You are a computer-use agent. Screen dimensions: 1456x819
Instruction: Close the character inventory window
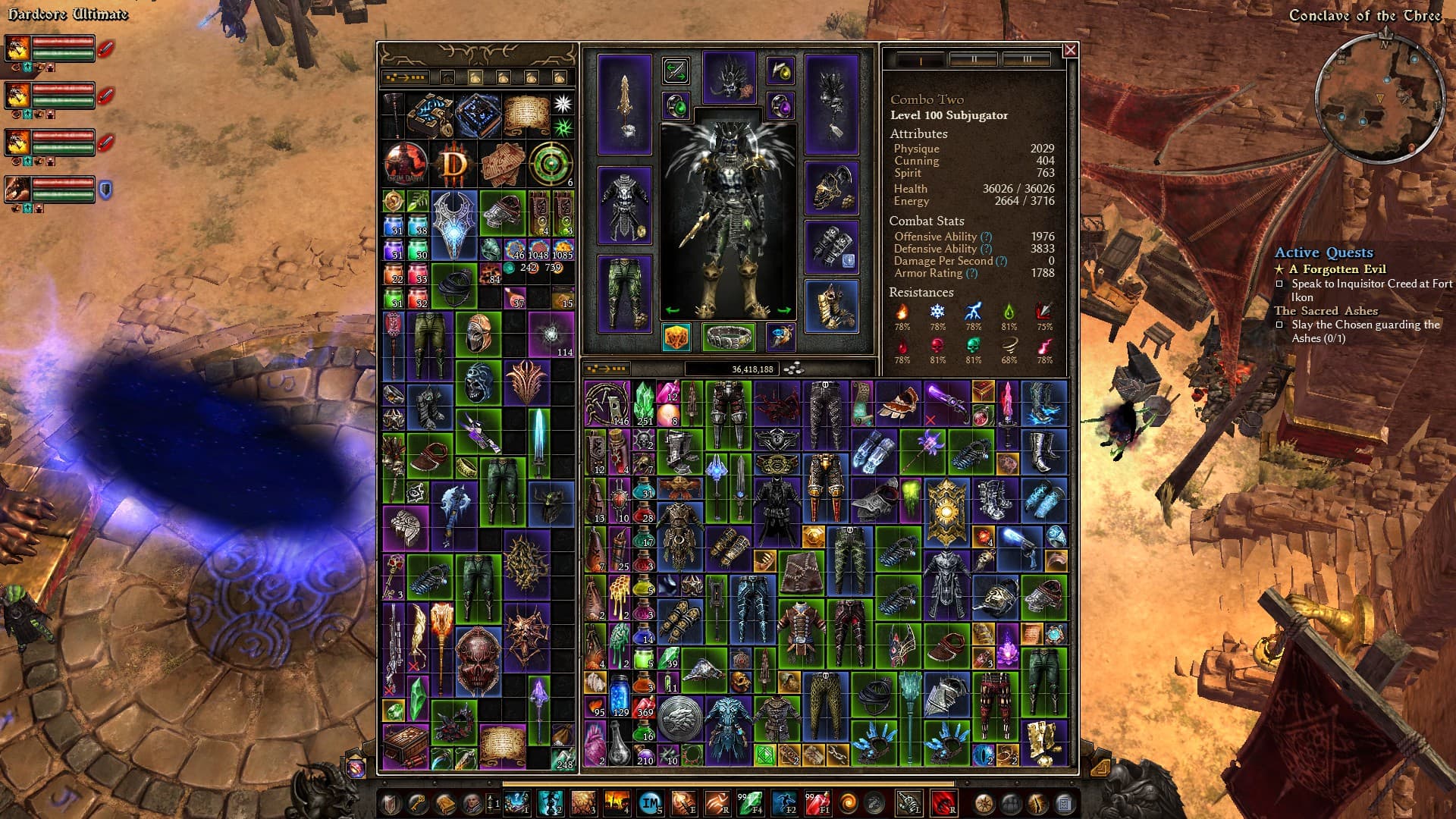(x=1070, y=50)
